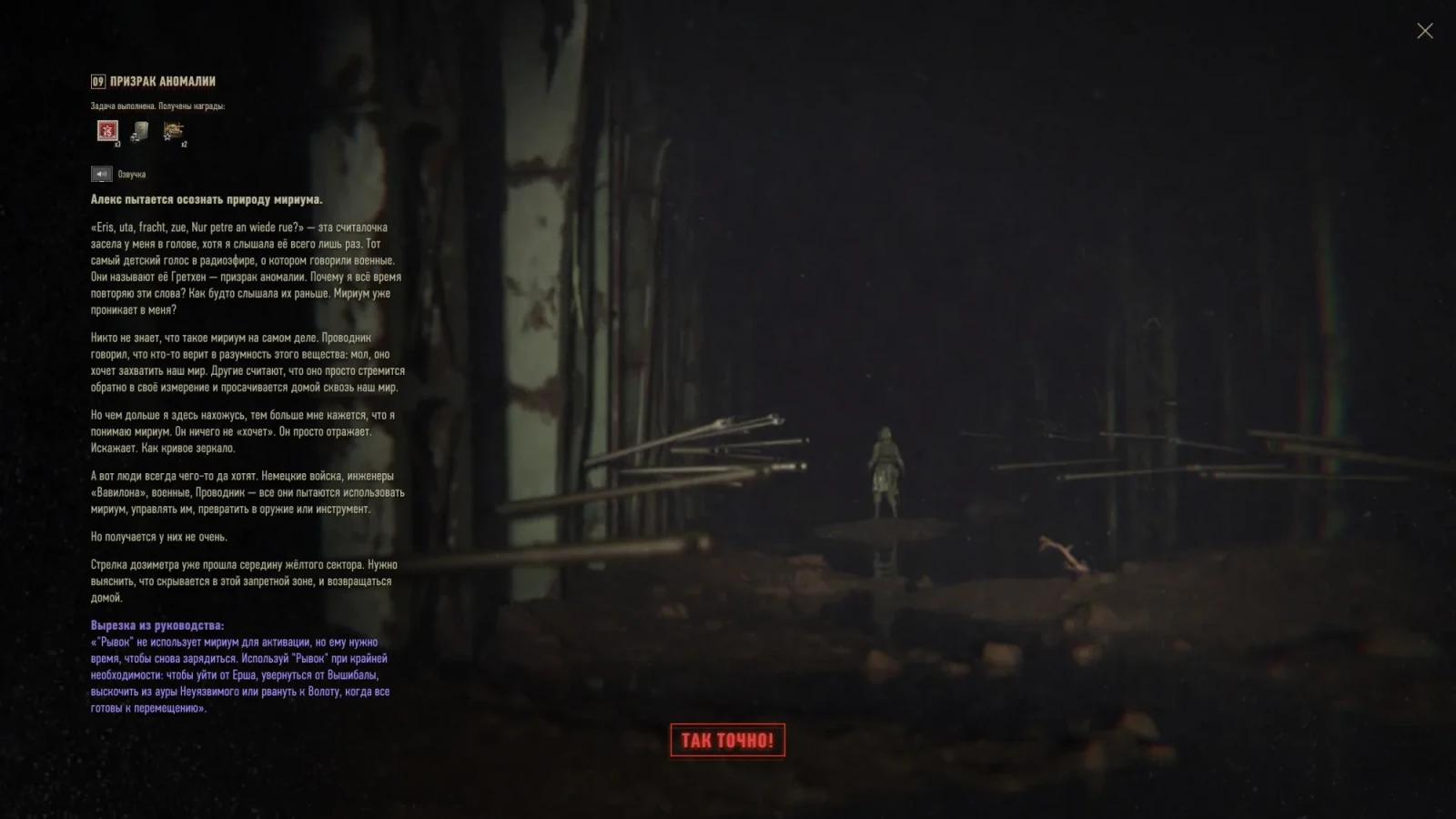Inspect the red x5 star stamp reward
The height and width of the screenshot is (819, 1456).
point(107,131)
